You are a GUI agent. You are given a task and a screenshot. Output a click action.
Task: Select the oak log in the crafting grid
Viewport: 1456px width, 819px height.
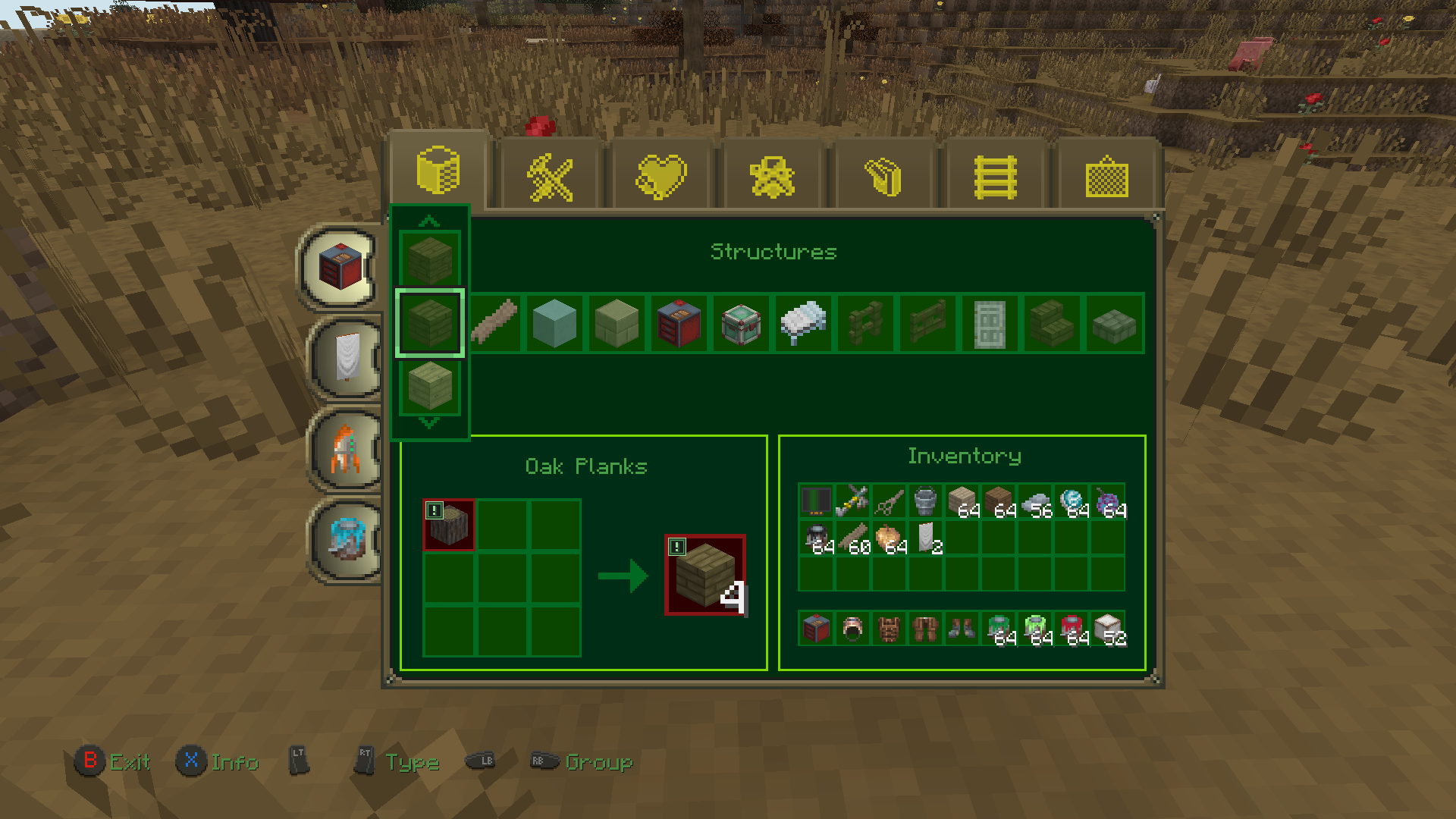click(x=450, y=523)
